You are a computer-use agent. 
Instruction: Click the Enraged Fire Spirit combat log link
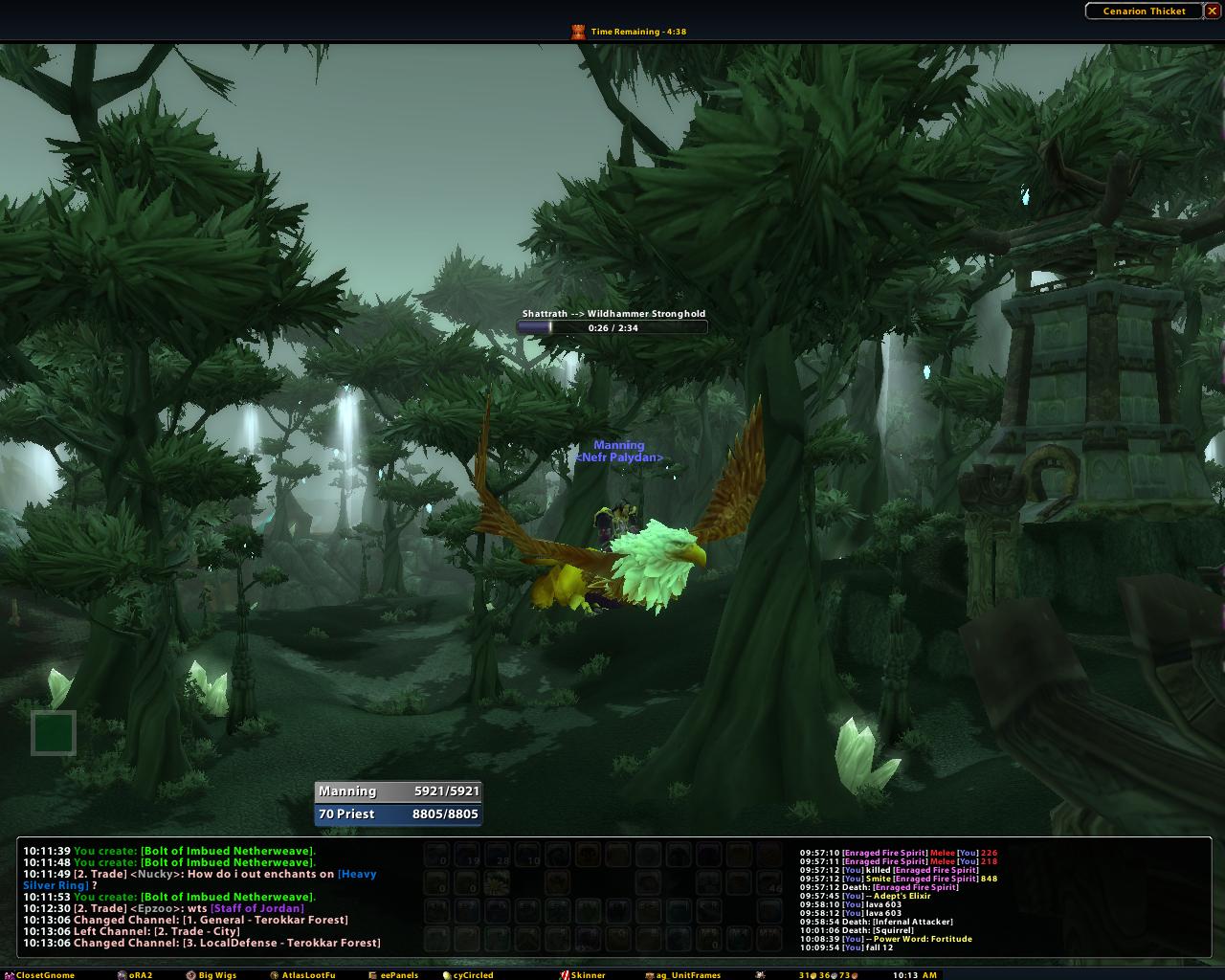pos(884,853)
